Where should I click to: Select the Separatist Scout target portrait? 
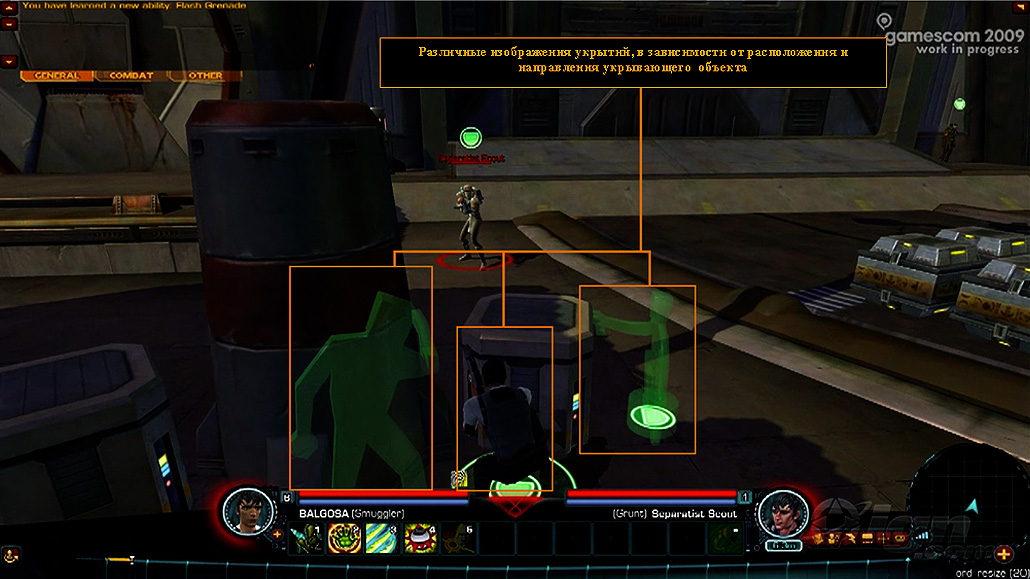tap(783, 513)
